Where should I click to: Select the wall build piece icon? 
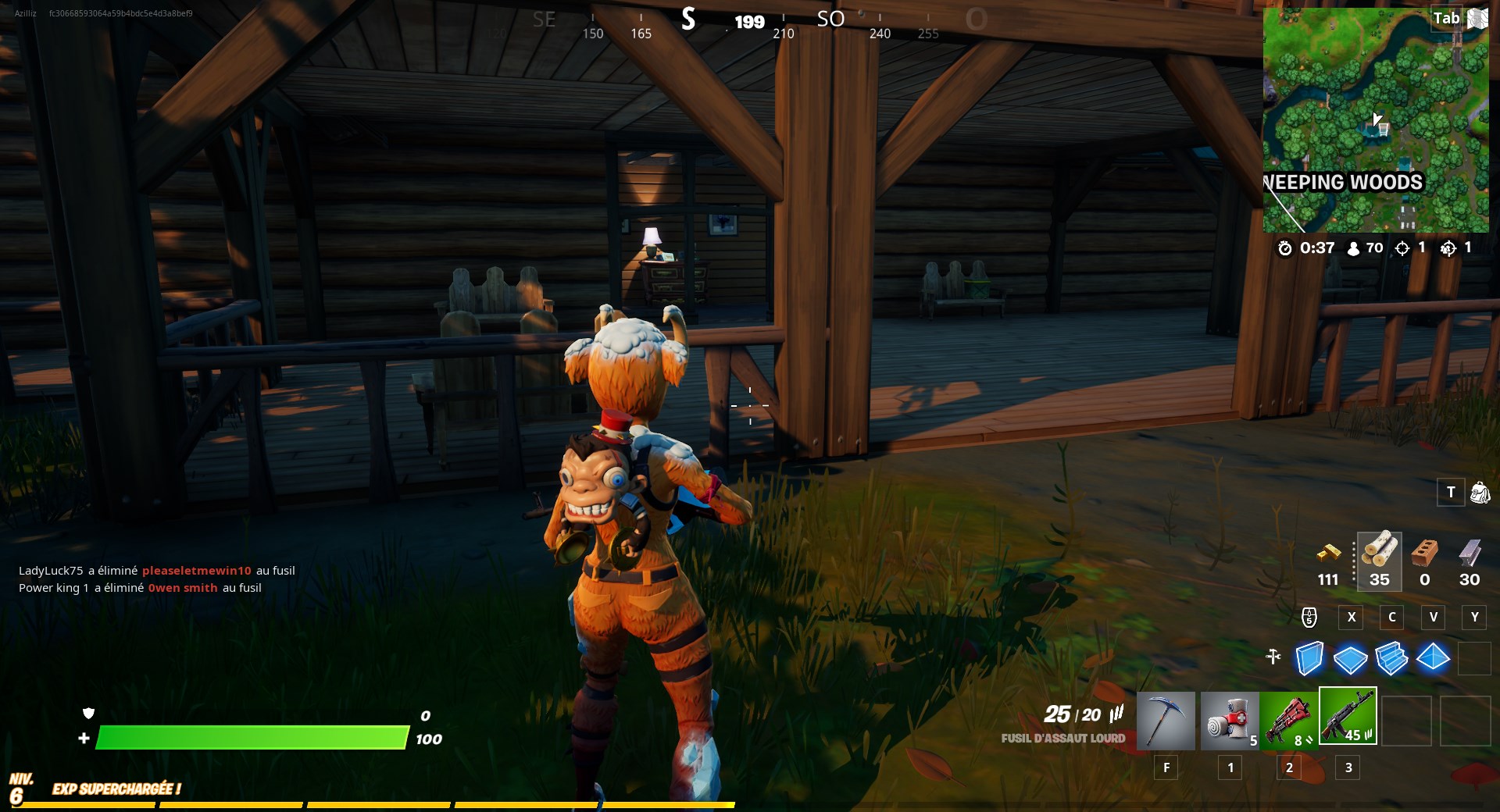click(1311, 660)
